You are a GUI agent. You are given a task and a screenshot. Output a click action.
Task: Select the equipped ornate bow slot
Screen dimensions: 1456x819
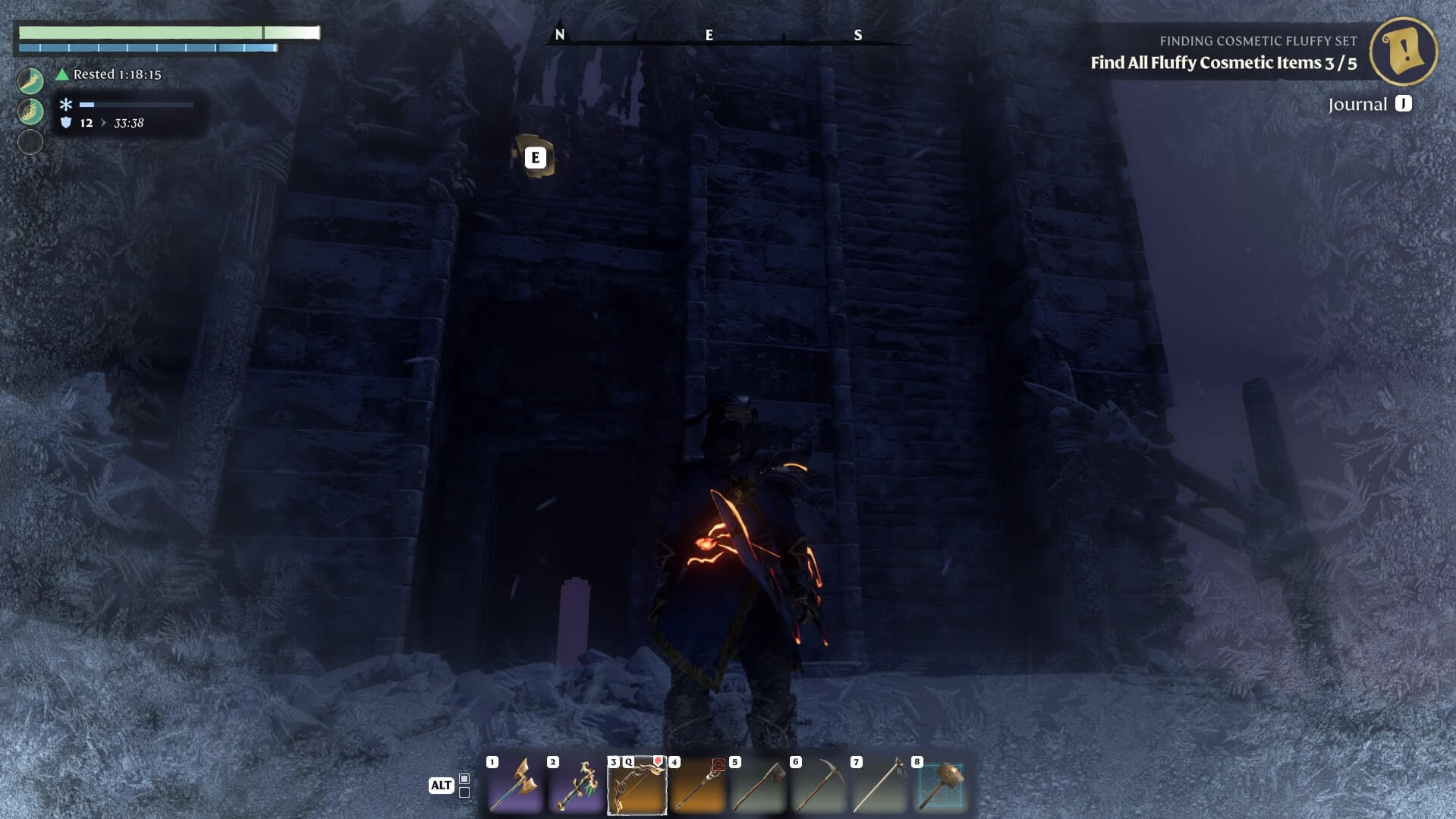click(x=637, y=785)
